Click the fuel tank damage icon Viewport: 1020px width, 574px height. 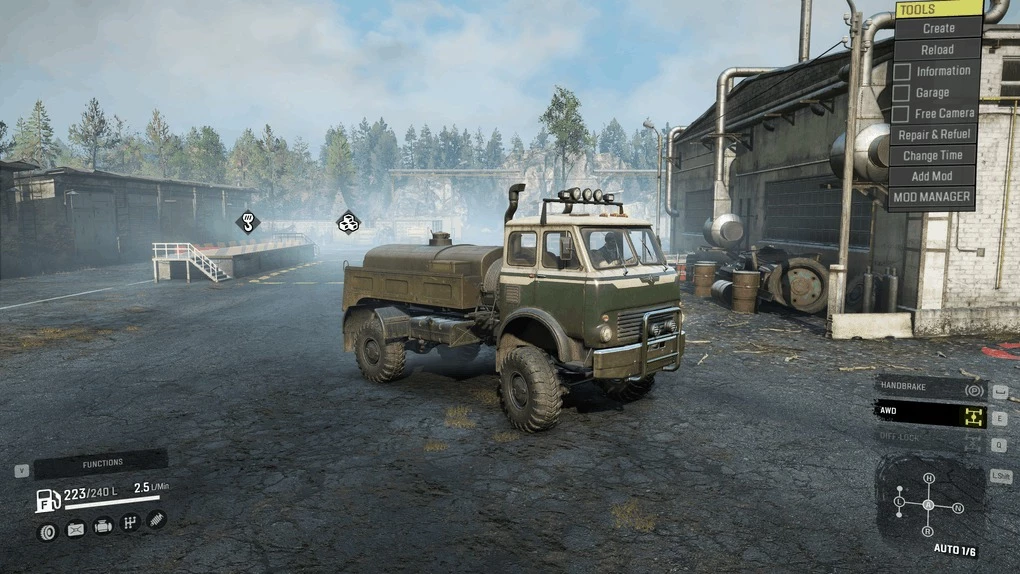(75, 529)
